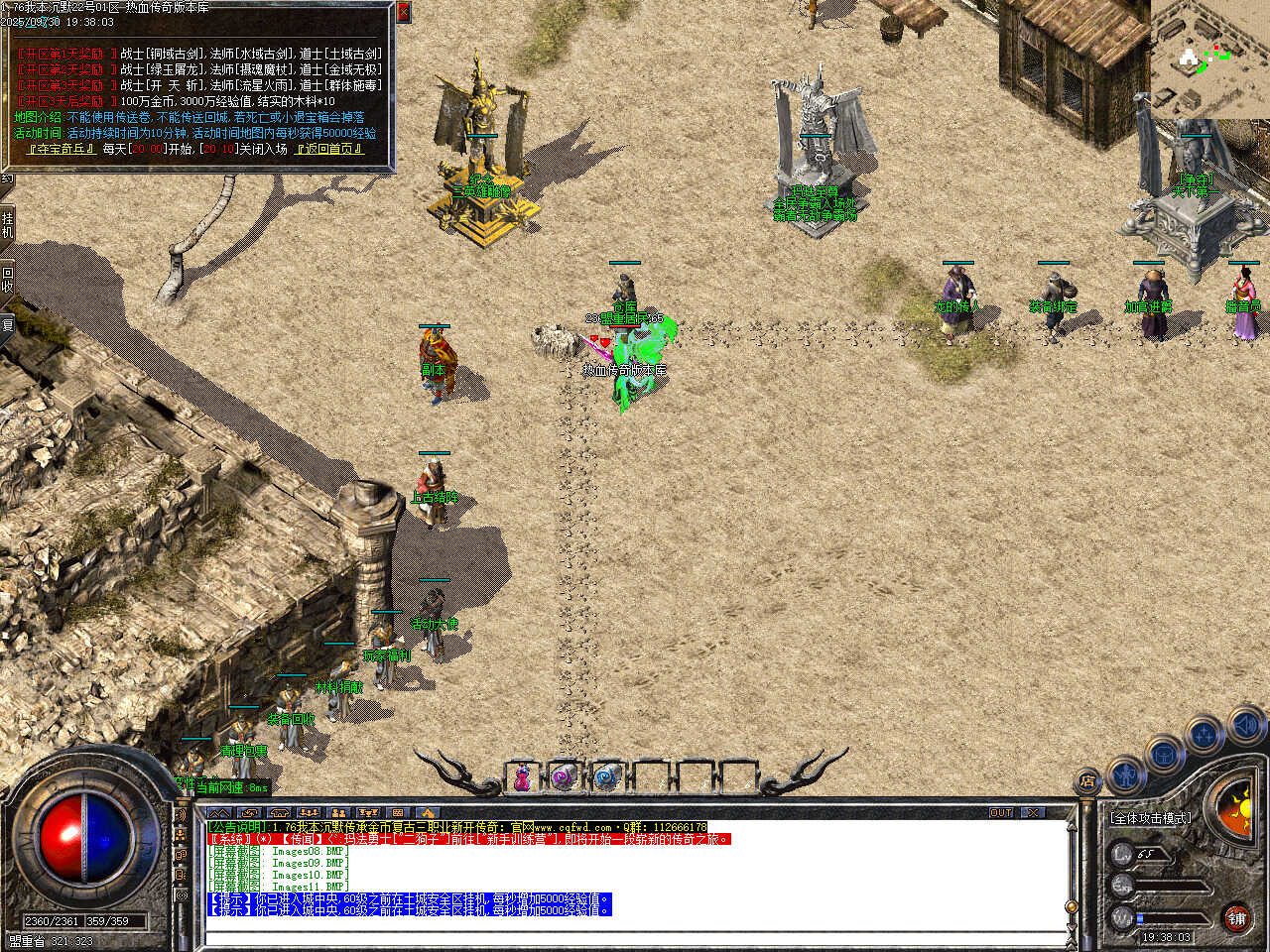Open the character status round button

pyautogui.click(x=1126, y=773)
